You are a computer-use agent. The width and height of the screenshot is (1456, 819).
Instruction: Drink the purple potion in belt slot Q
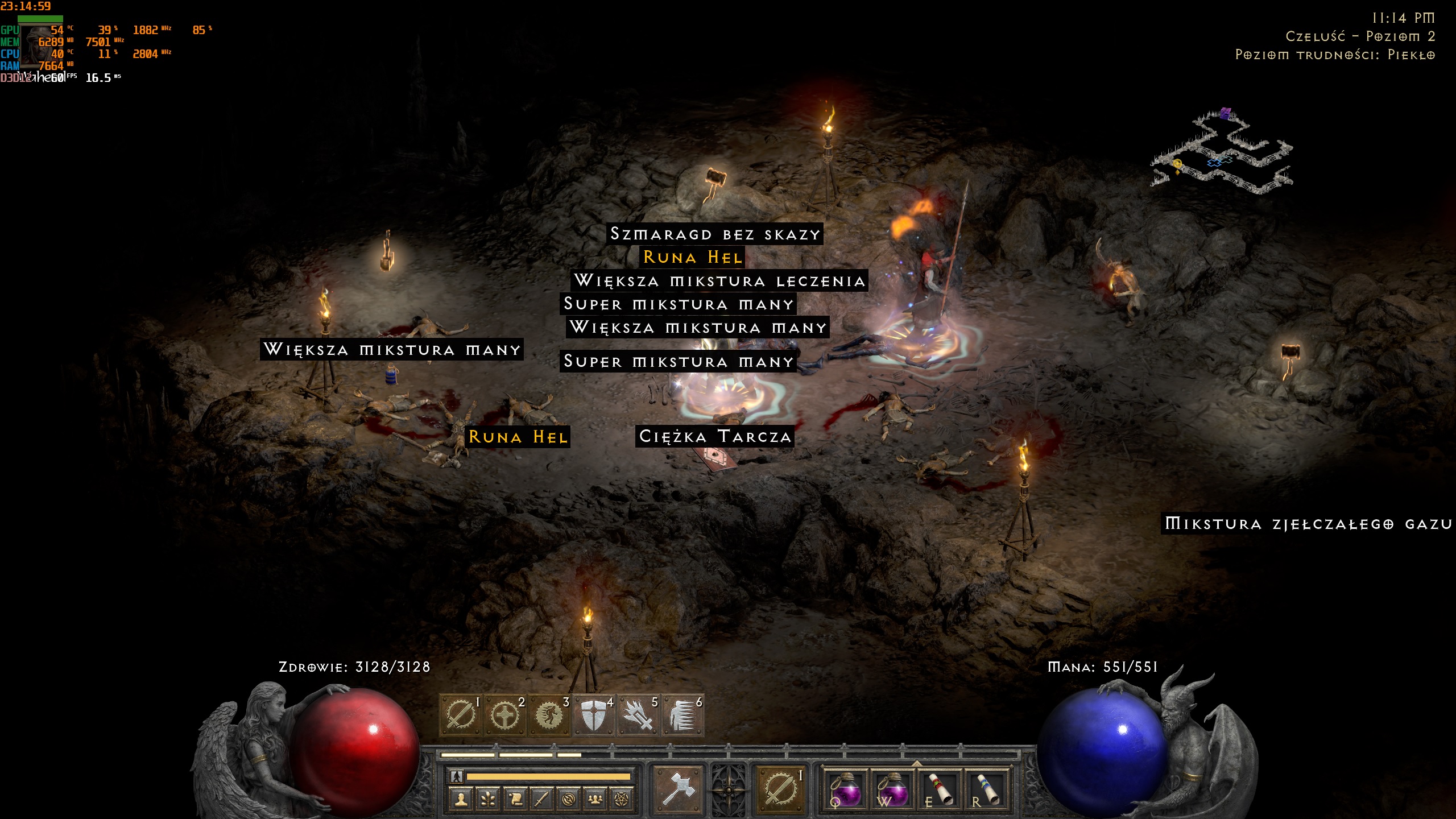(x=845, y=789)
